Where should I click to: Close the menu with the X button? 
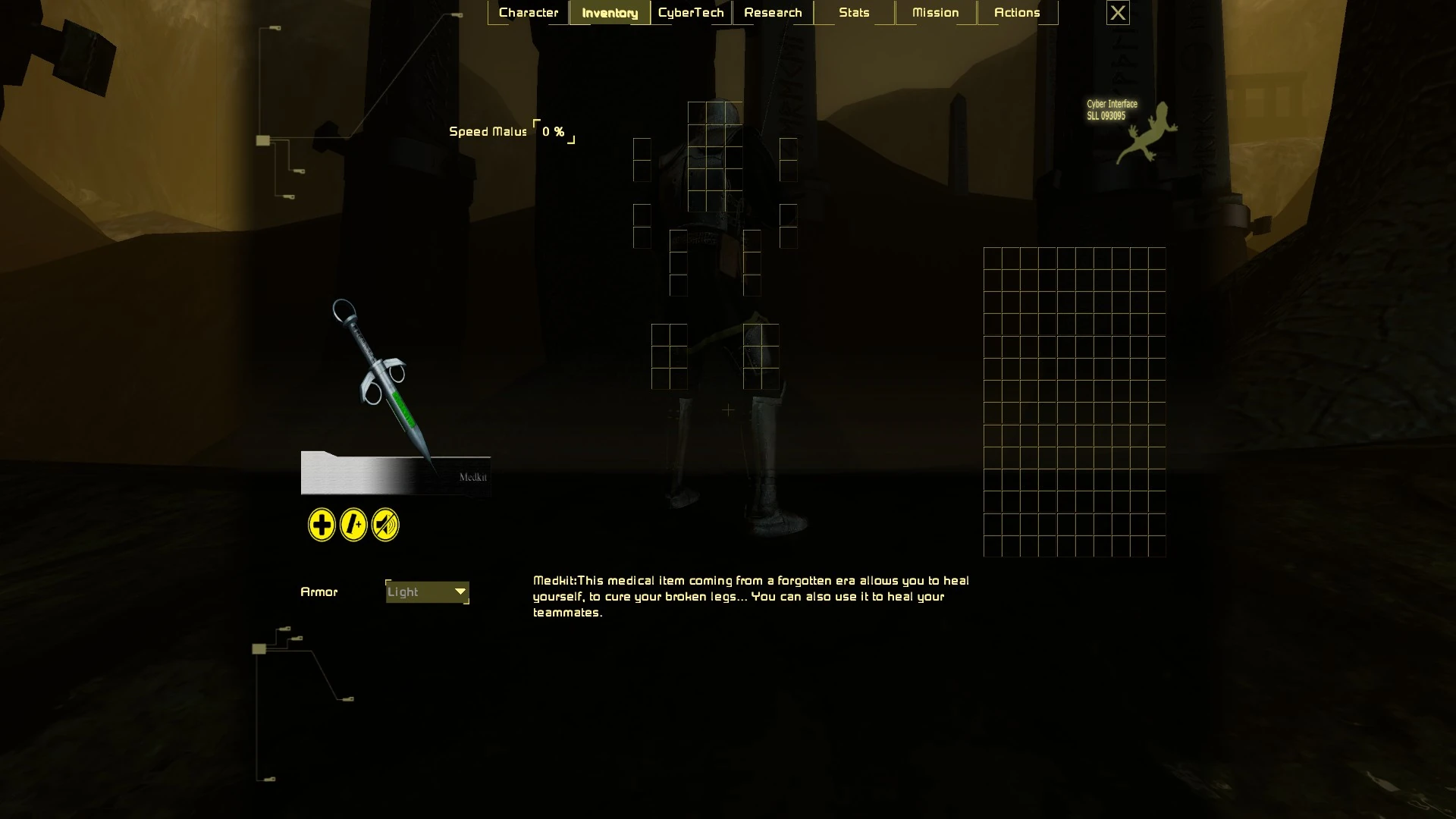pyautogui.click(x=1118, y=13)
